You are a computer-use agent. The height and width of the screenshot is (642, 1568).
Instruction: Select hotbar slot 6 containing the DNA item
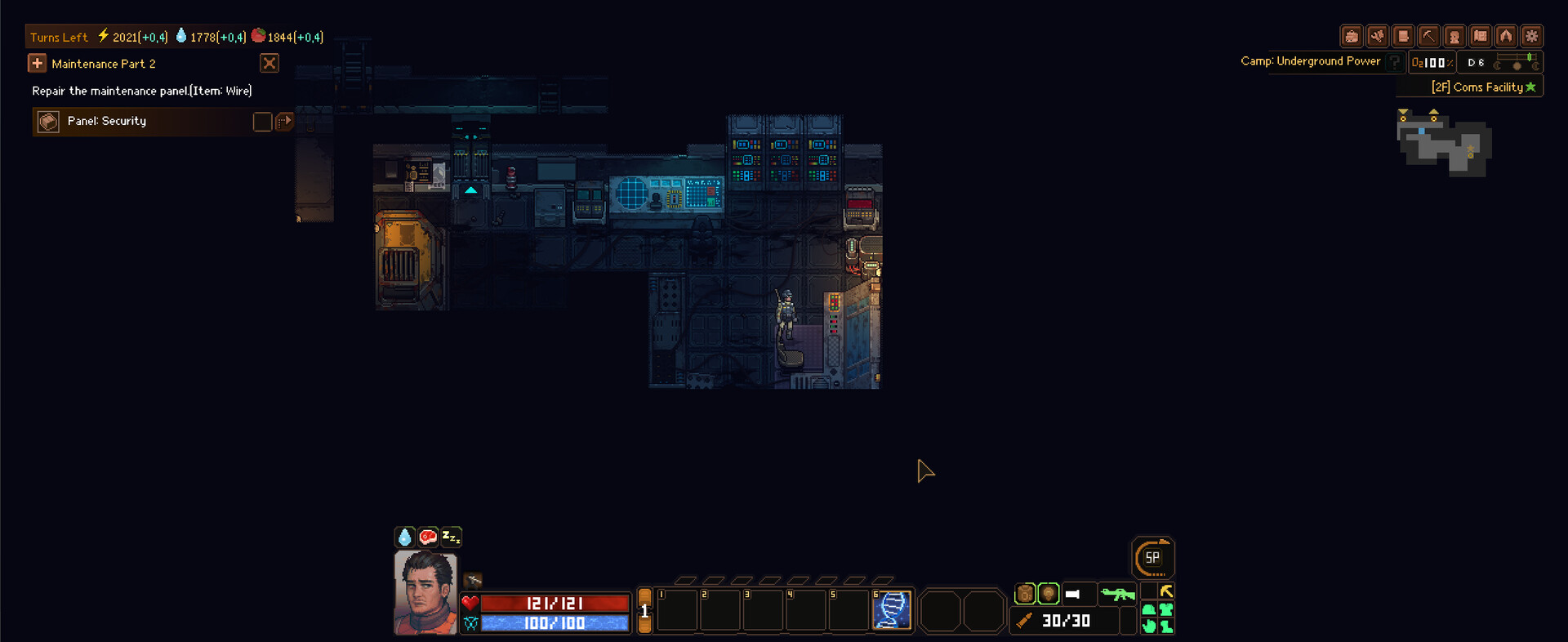[892, 611]
